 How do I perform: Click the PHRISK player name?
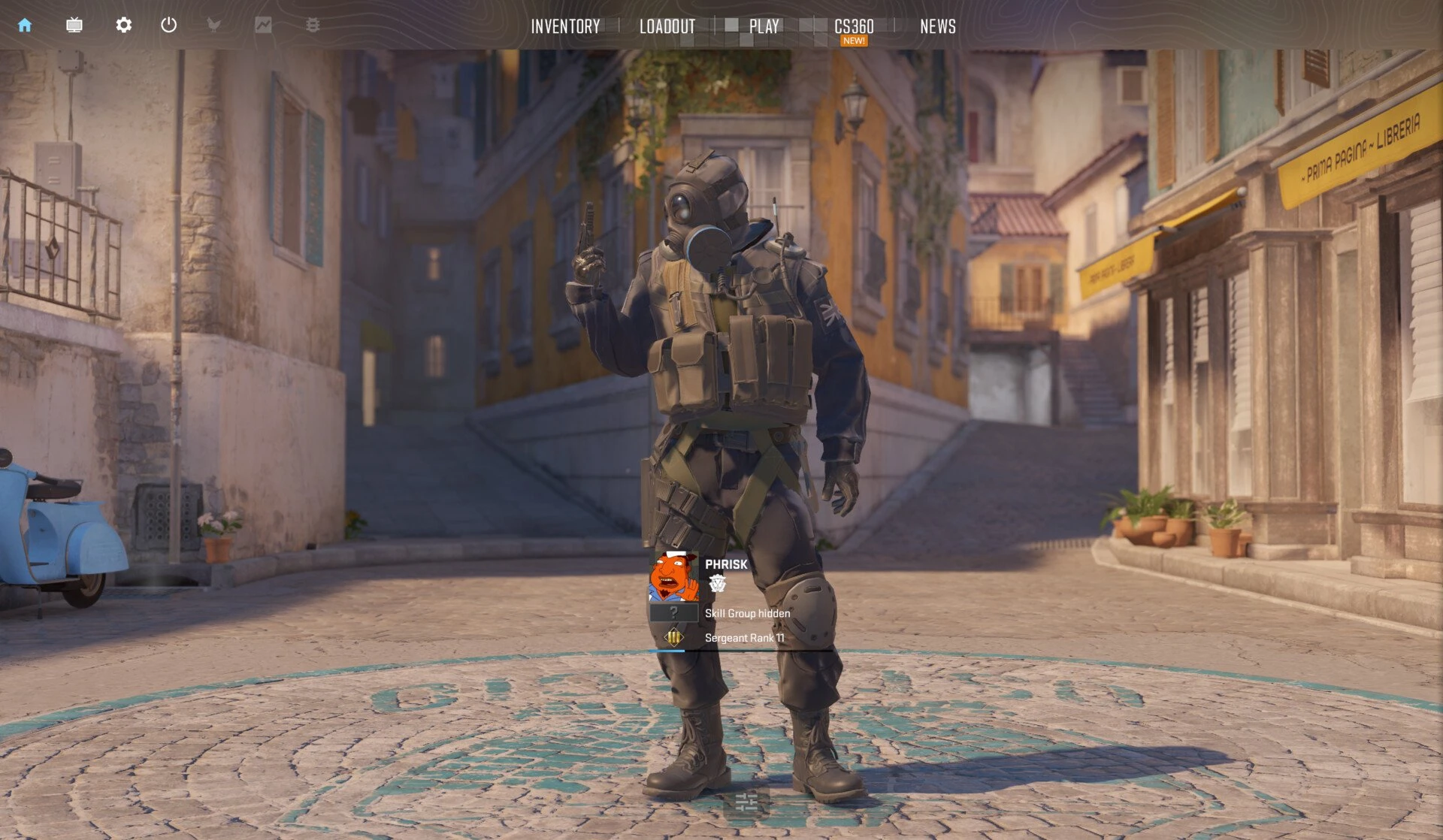tap(726, 564)
